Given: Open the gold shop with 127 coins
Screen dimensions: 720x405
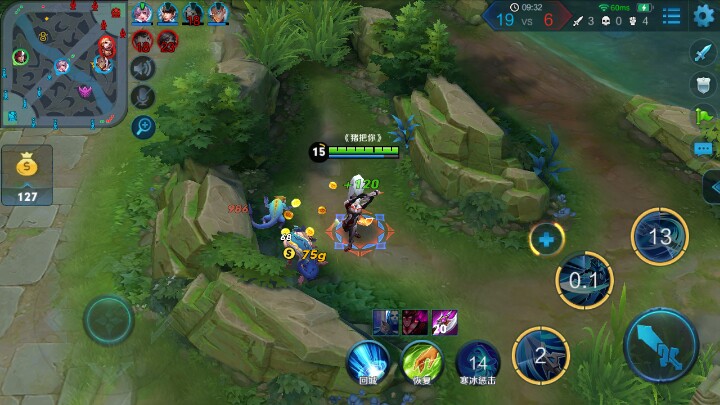Looking at the screenshot, I should point(27,176).
